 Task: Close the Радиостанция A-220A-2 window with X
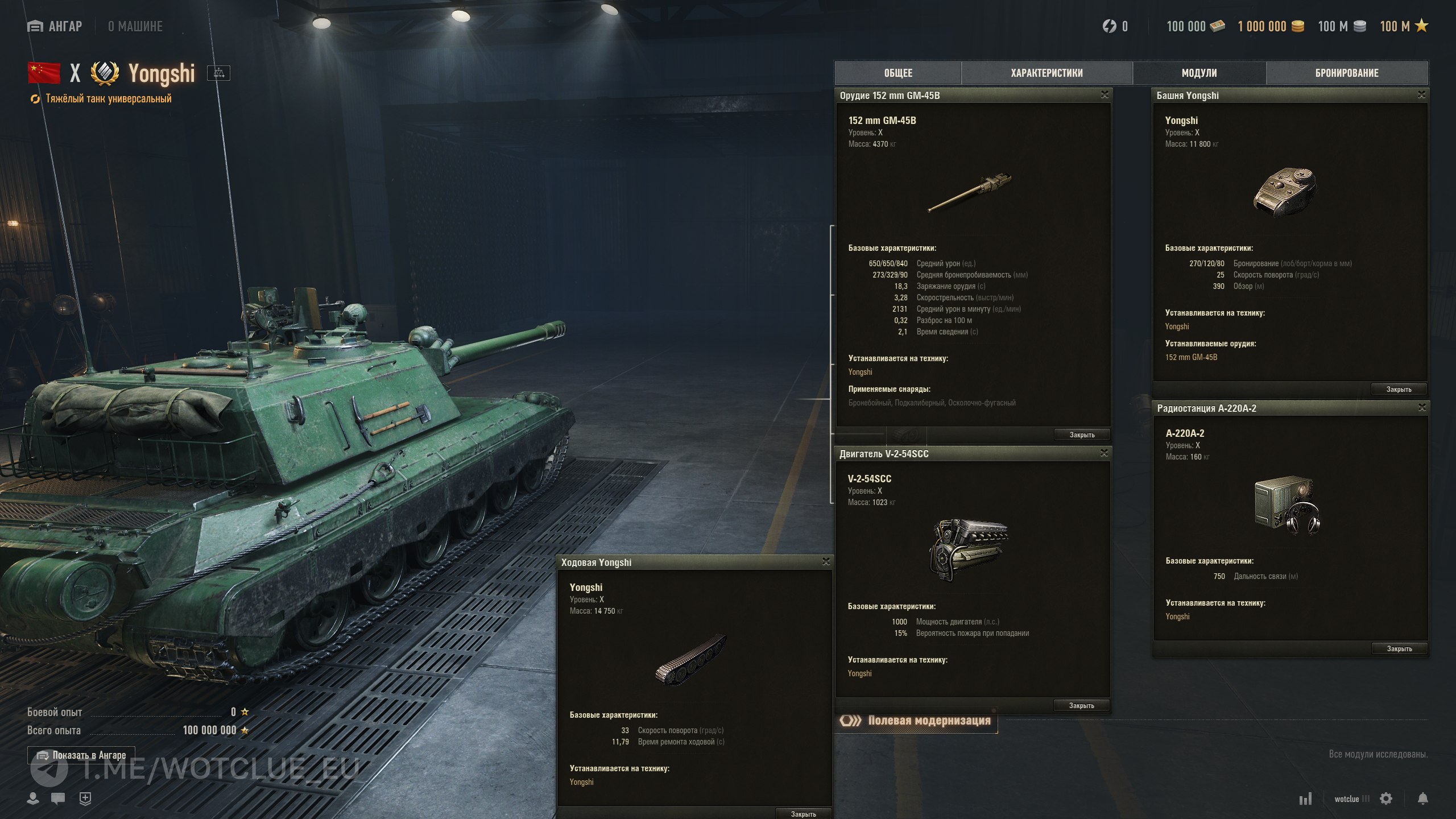(x=1422, y=408)
